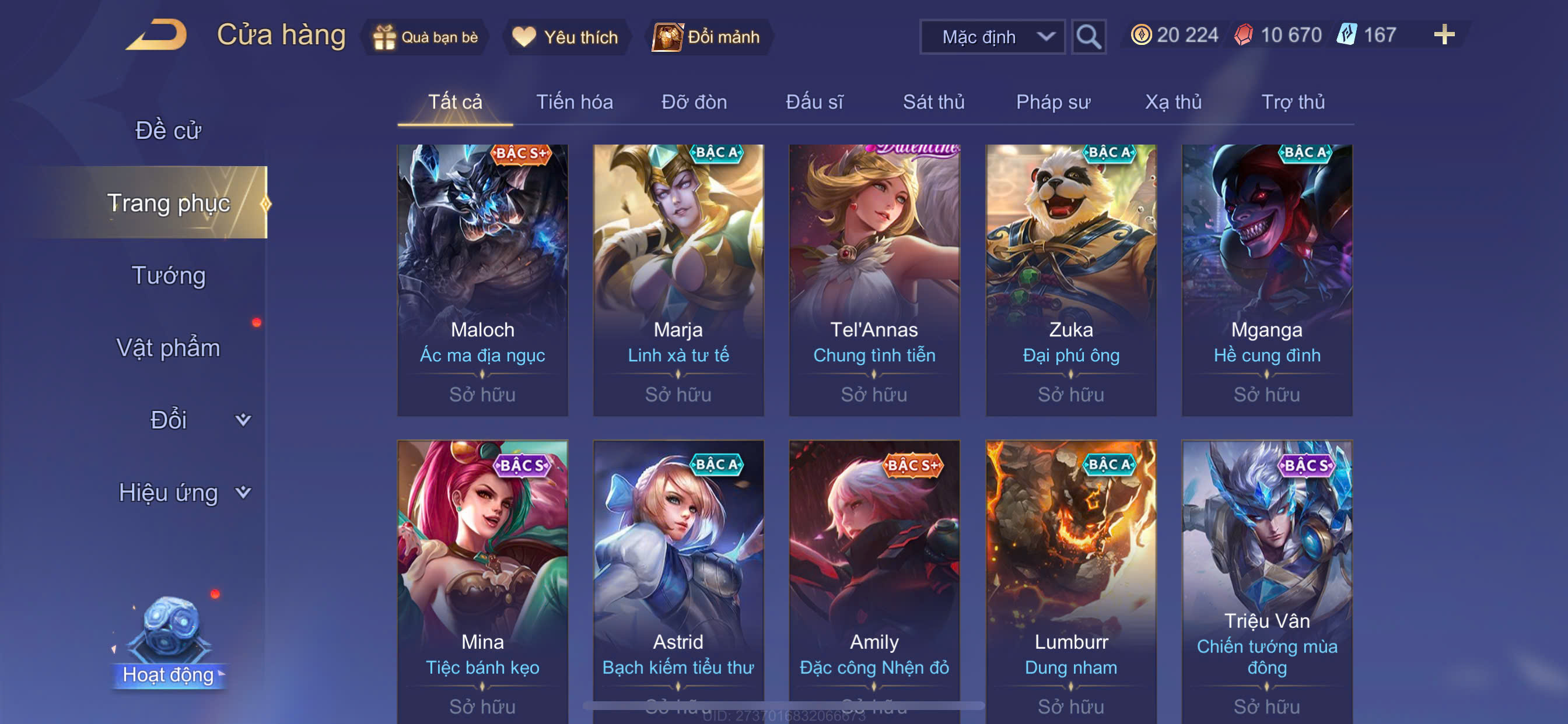This screenshot has height=724, width=1568.
Task: Switch to the Đỡ đòn tab
Action: tap(694, 102)
